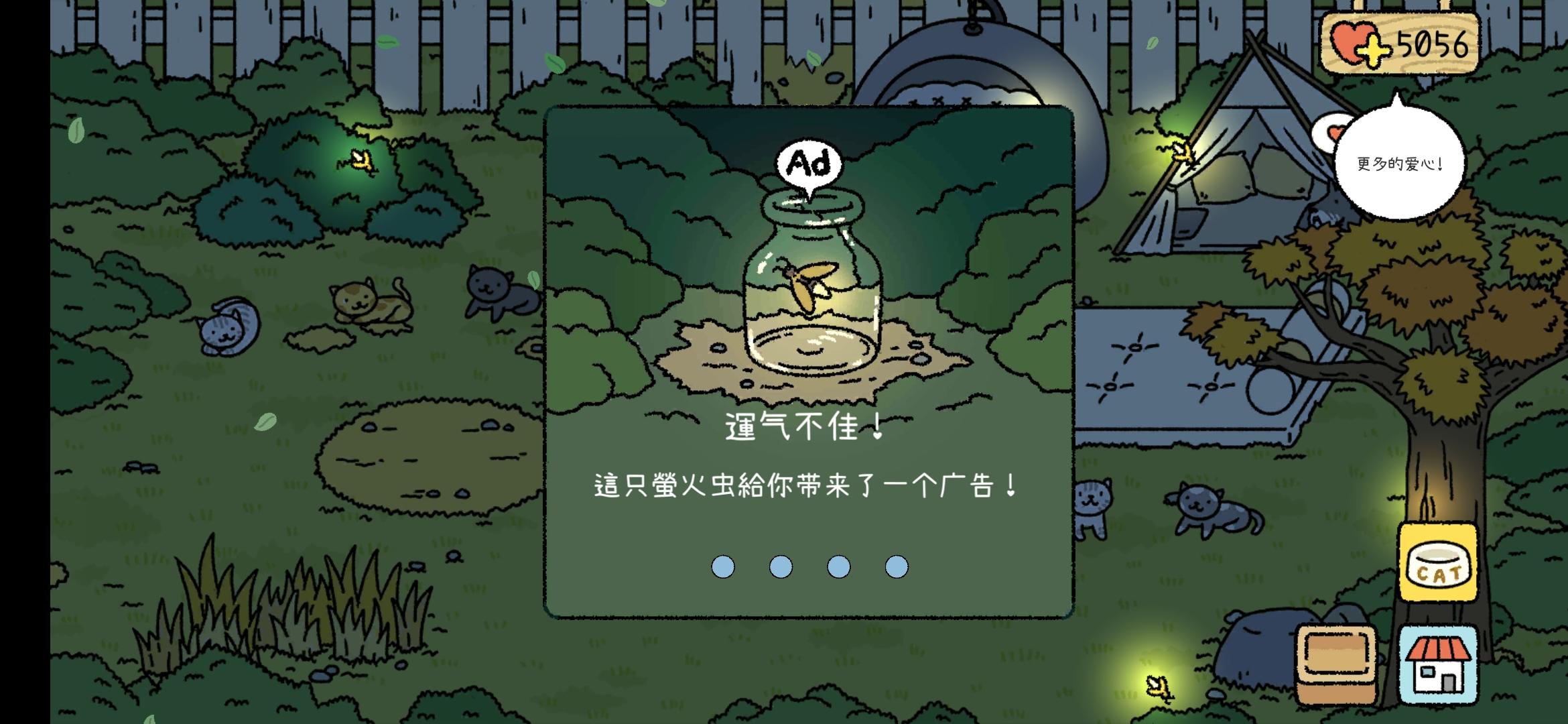Tap the firefly glowing near the left bushes
Screen dimensions: 1568x724
(363, 161)
